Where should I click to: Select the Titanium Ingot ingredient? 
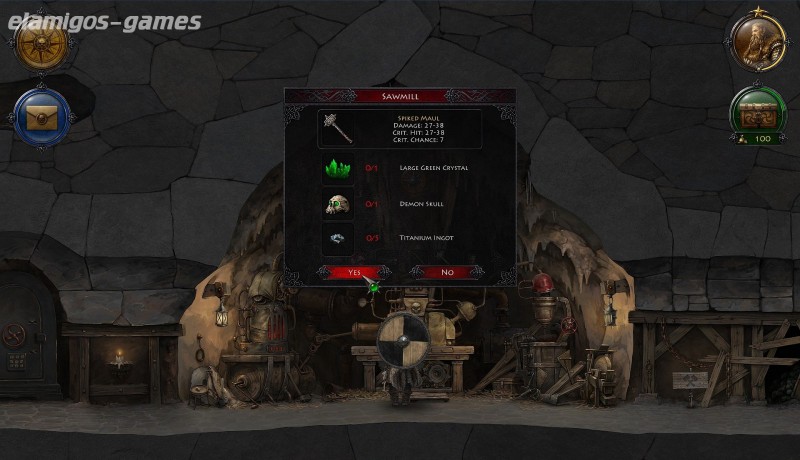pyautogui.click(x=337, y=238)
